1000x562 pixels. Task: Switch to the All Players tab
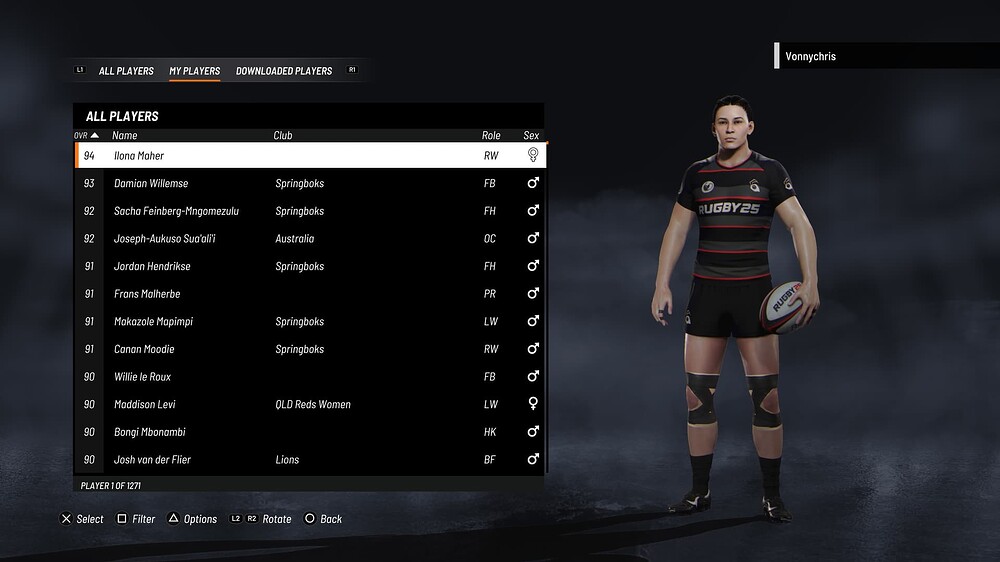click(x=126, y=71)
